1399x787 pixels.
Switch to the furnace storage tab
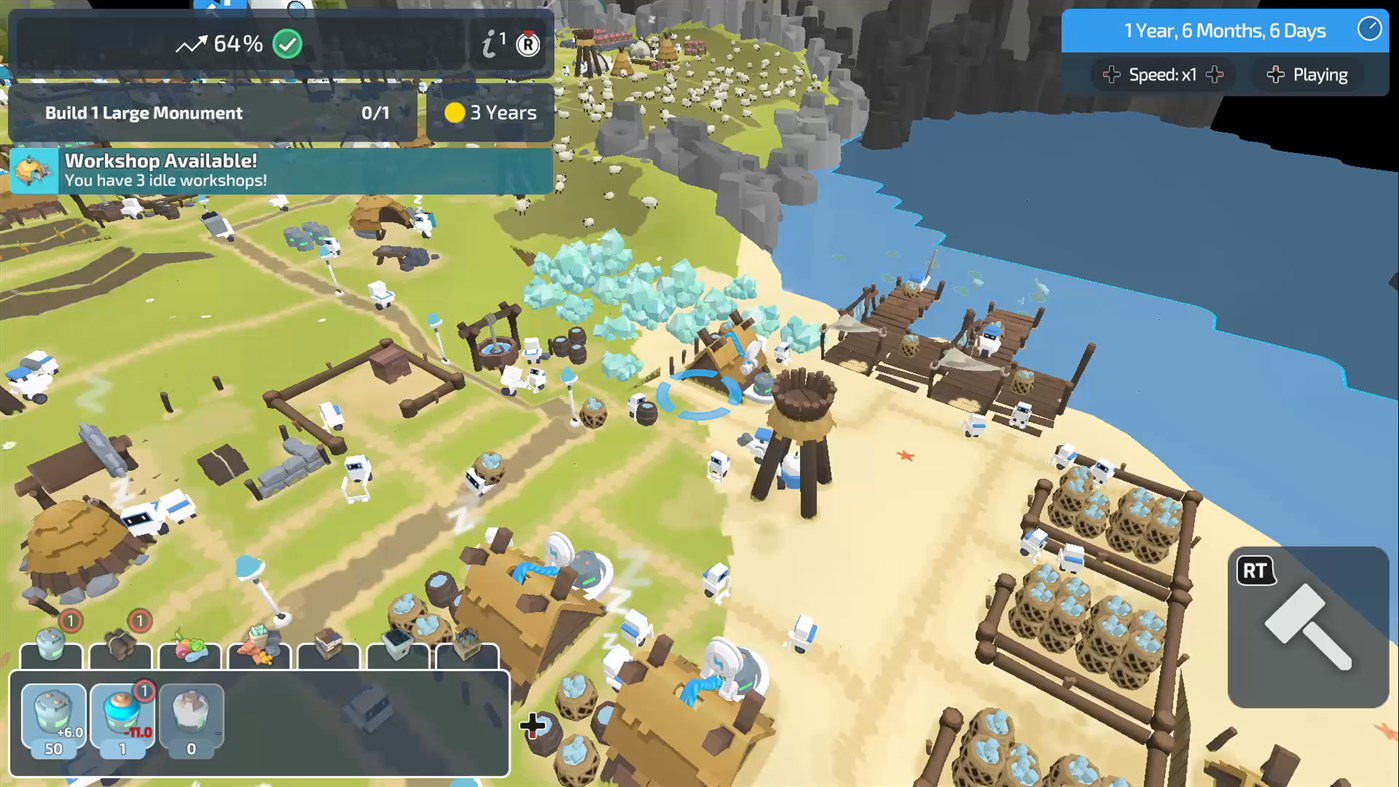pos(397,655)
